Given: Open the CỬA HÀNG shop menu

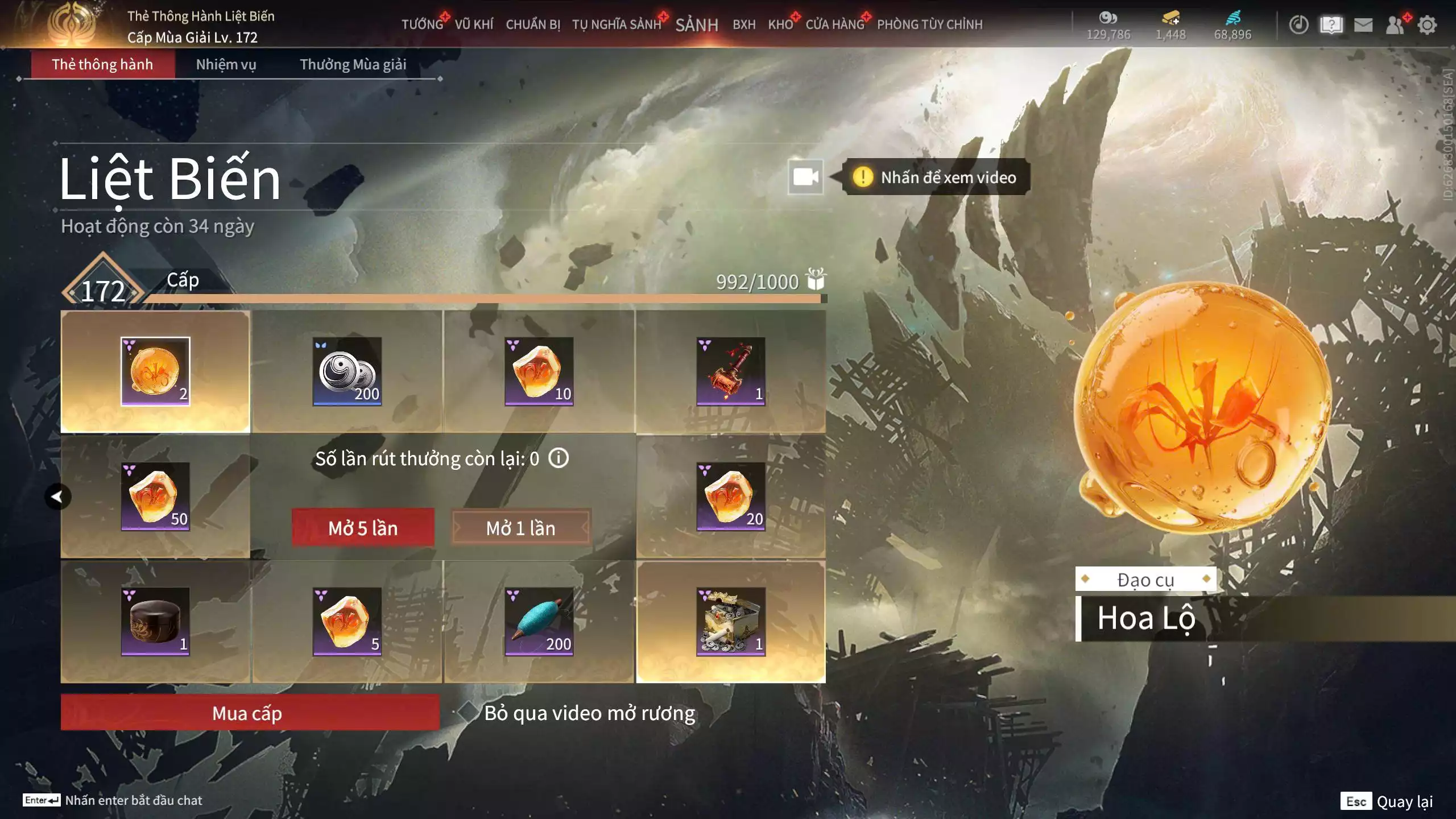Looking at the screenshot, I should (834, 24).
